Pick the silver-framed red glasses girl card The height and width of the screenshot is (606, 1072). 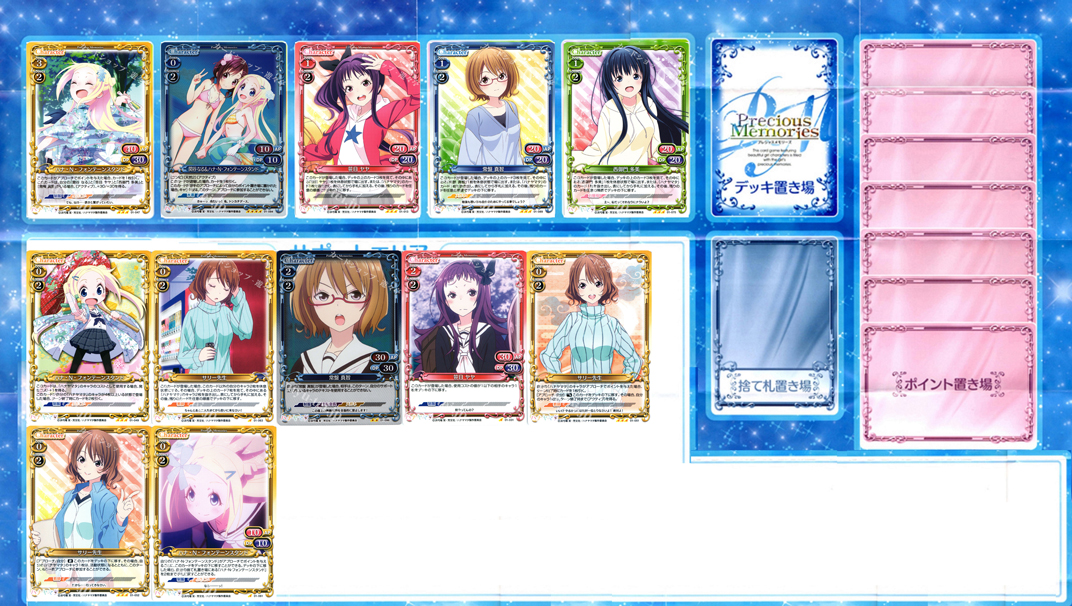point(339,338)
